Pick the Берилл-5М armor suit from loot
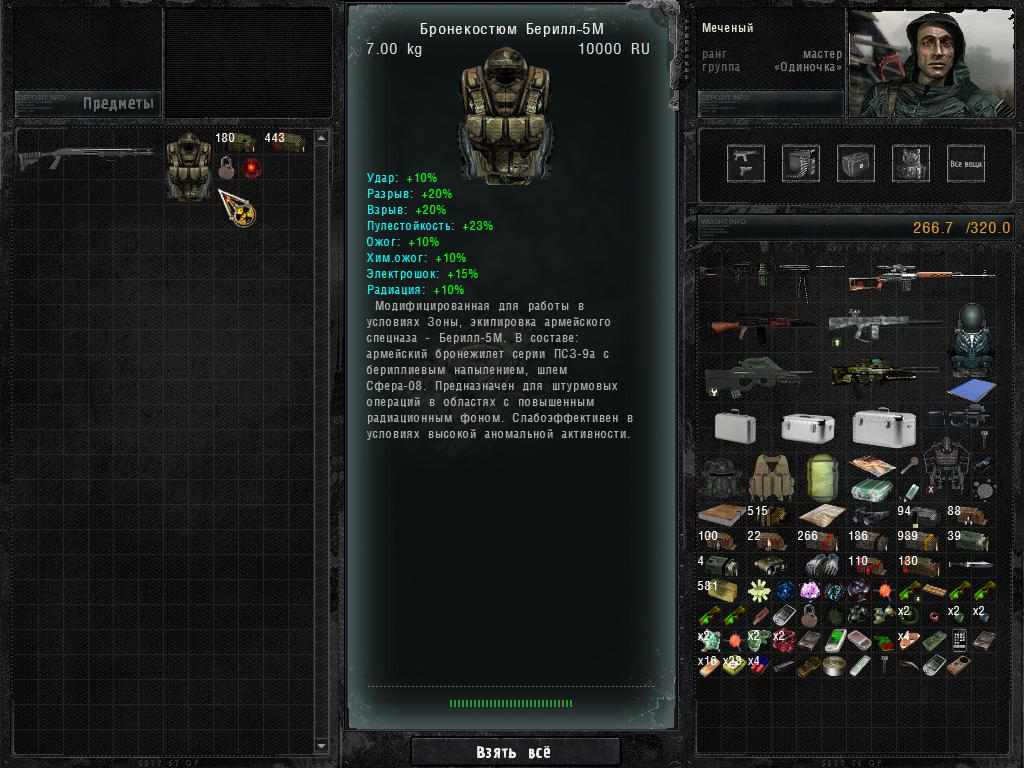The height and width of the screenshot is (768, 1024). coord(188,165)
